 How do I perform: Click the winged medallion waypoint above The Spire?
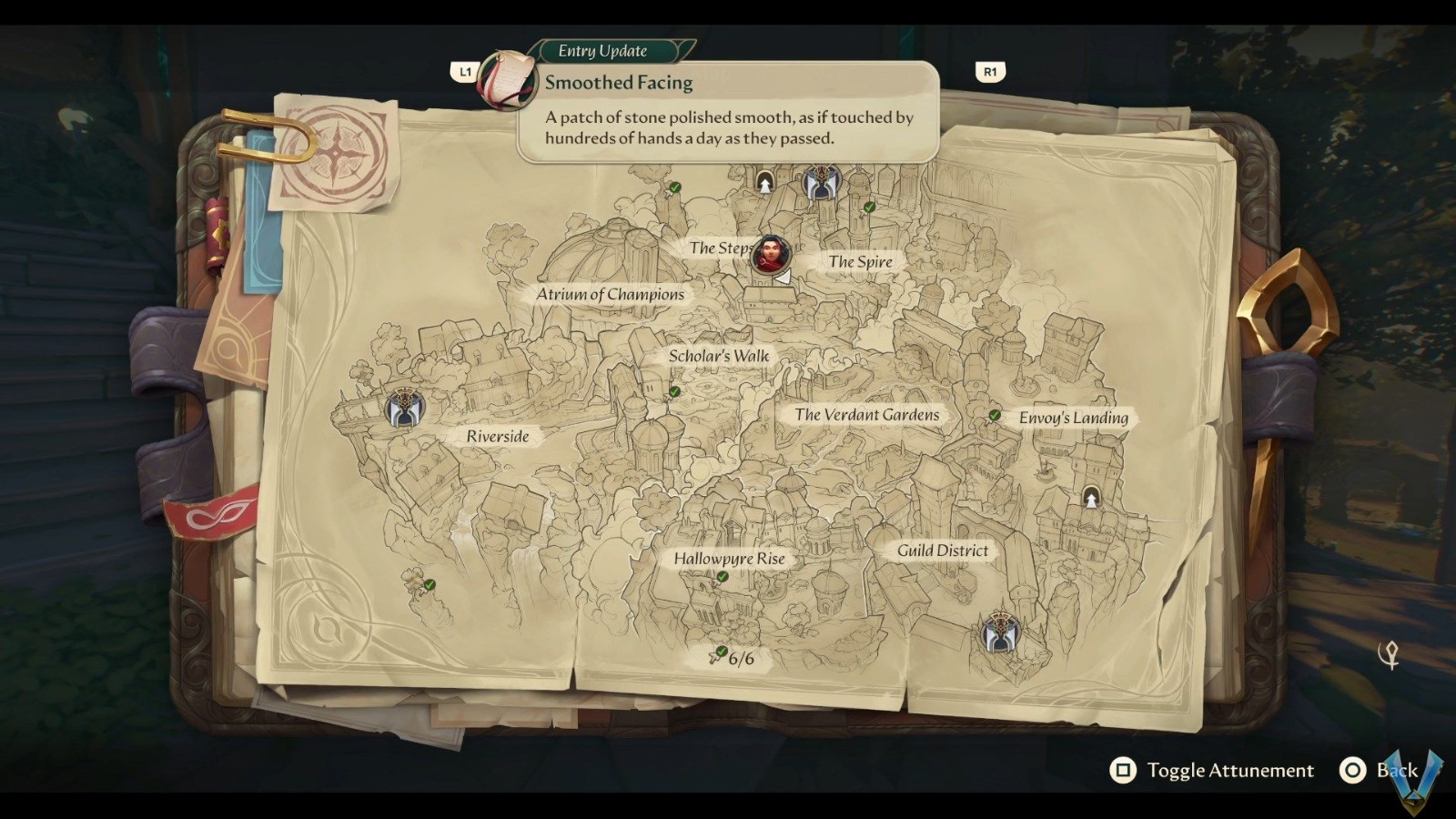[x=821, y=181]
